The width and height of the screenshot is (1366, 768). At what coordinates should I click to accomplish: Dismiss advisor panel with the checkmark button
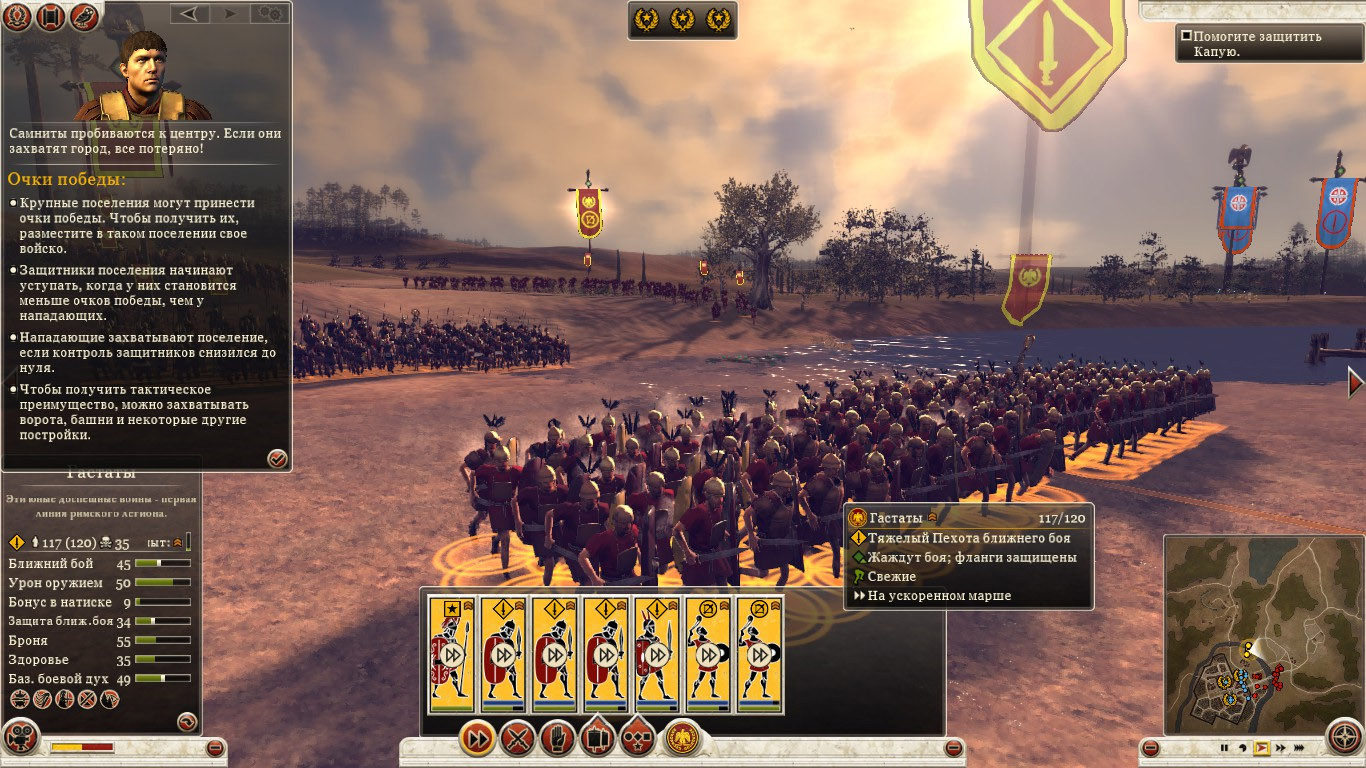pyautogui.click(x=278, y=458)
